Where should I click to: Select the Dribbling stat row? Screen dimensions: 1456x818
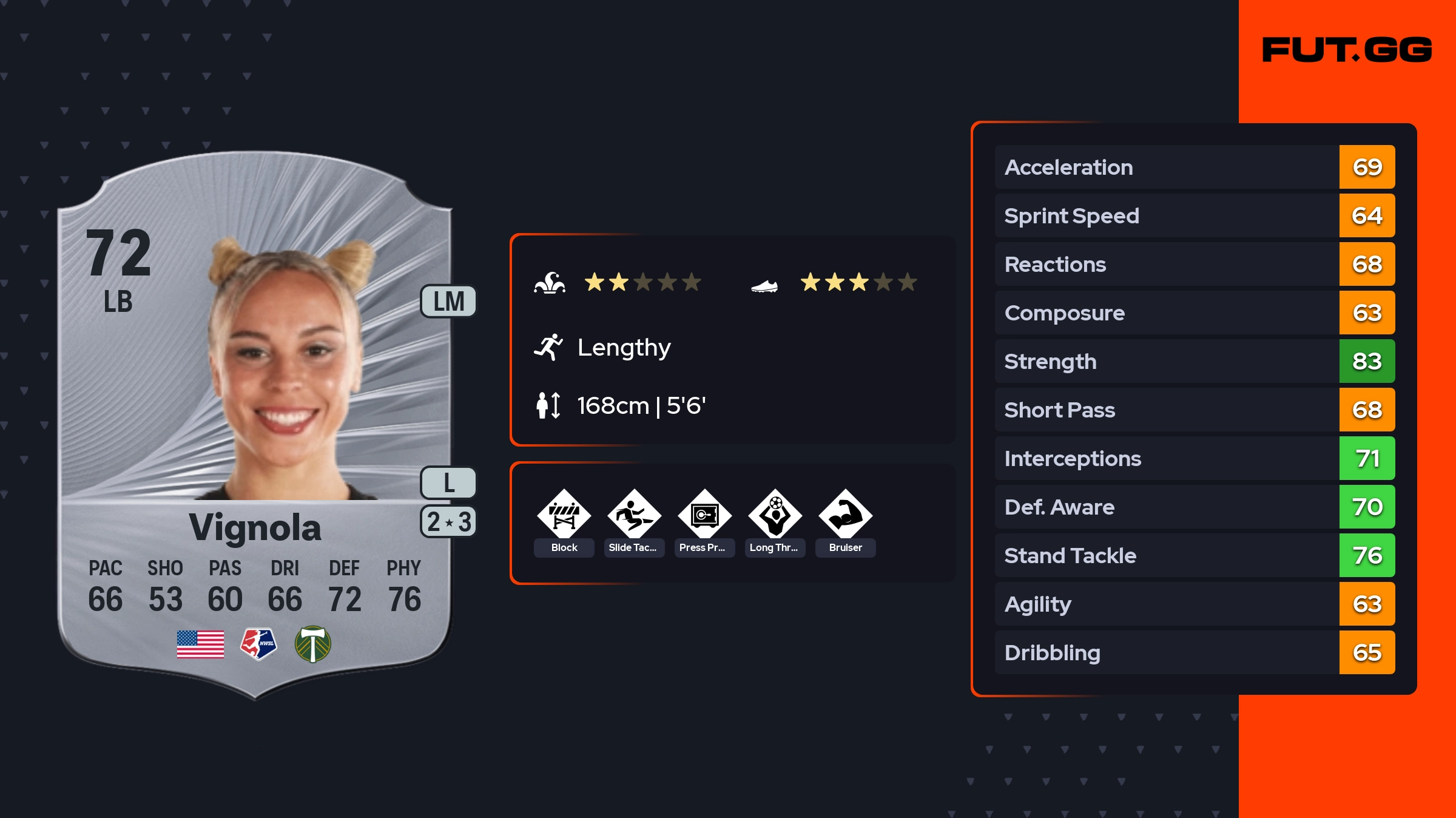tap(1194, 652)
